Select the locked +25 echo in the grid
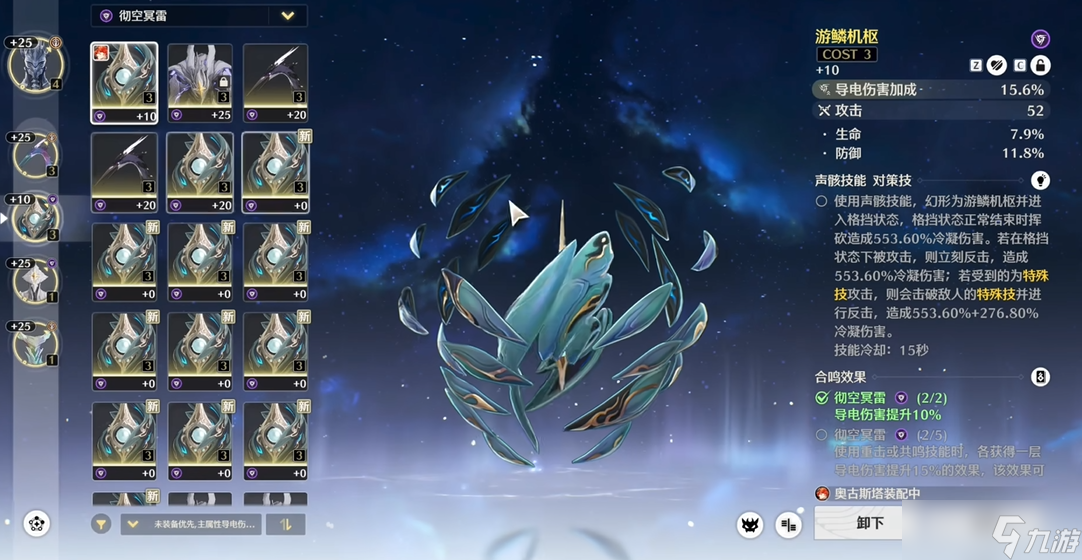This screenshot has height=560, width=1082. 200,83
